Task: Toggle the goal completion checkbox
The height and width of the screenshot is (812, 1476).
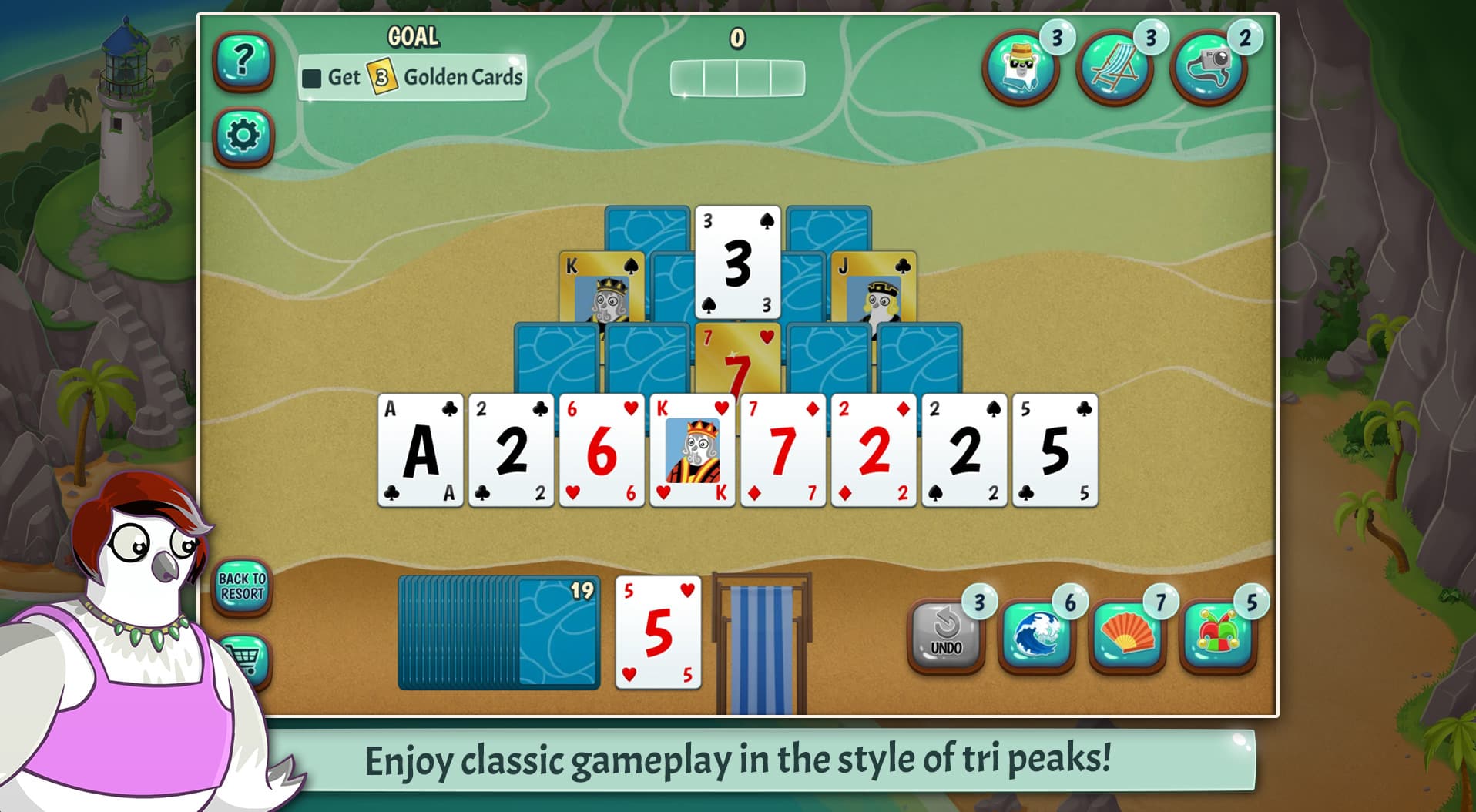Action: (313, 77)
